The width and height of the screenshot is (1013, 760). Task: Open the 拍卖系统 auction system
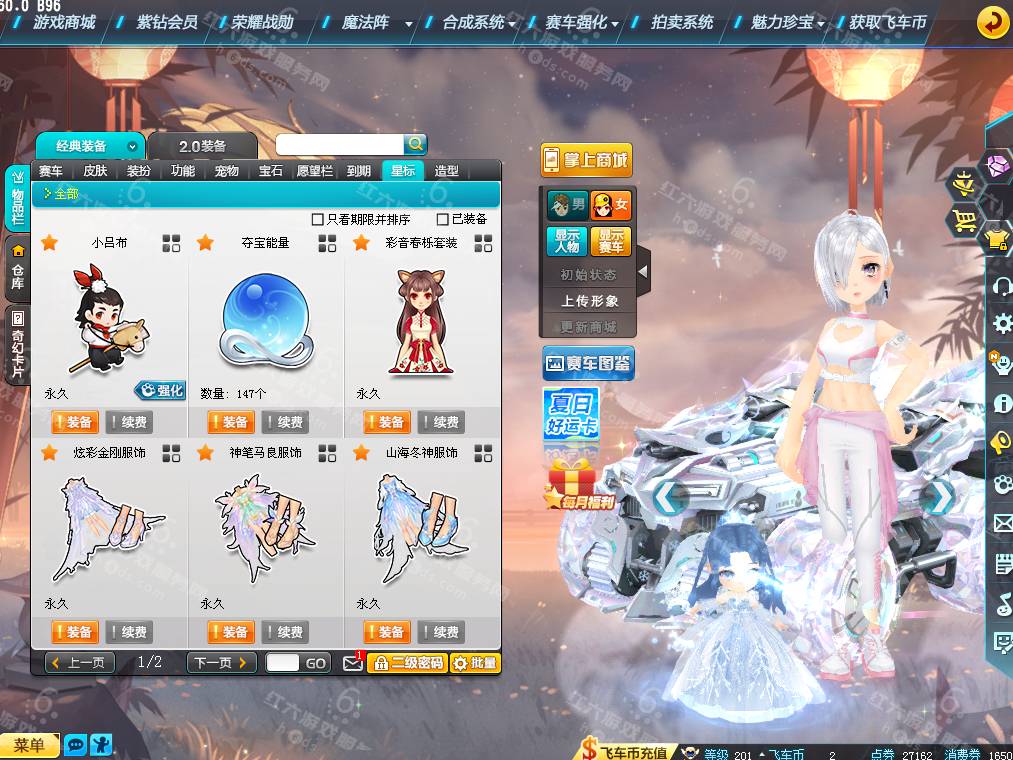coord(681,22)
